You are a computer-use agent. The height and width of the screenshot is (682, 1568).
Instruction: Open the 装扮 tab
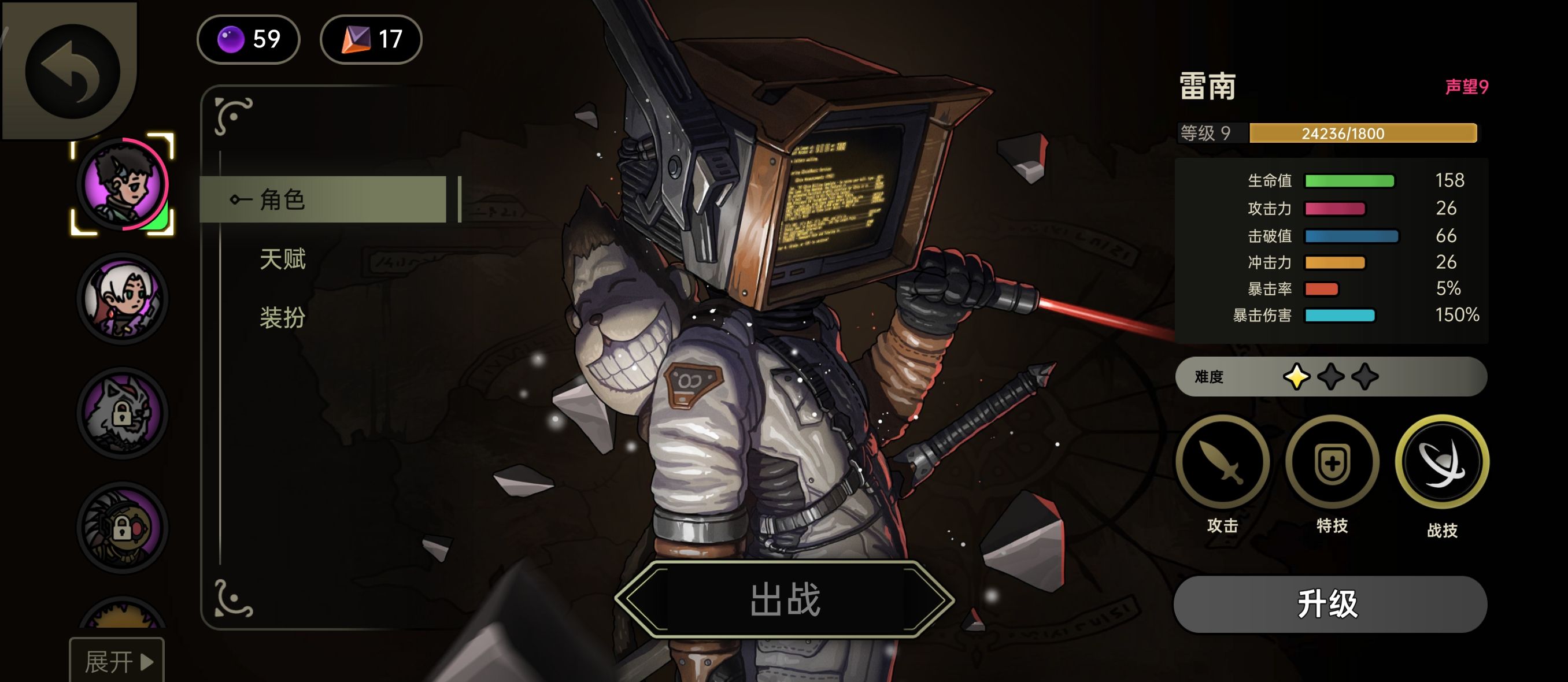point(282,317)
